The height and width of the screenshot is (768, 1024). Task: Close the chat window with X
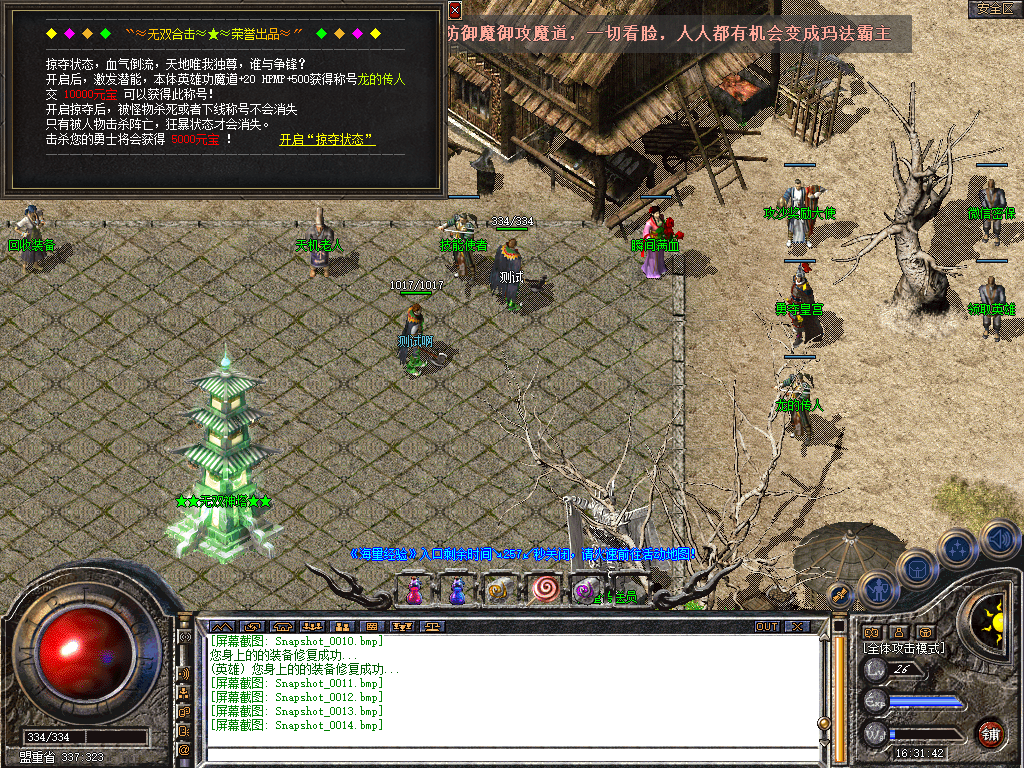(796, 627)
